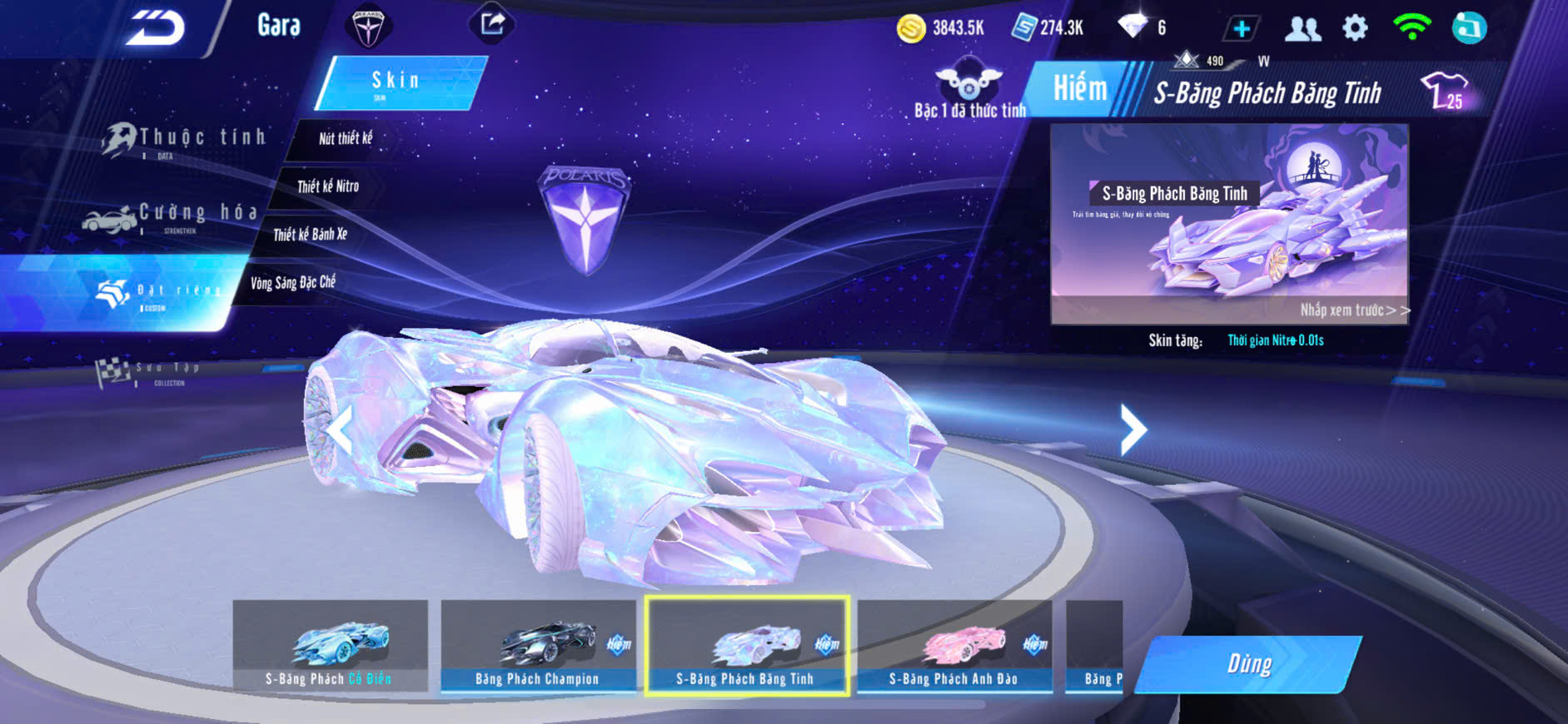Click the Dùng button to equip skin

(x=1248, y=664)
